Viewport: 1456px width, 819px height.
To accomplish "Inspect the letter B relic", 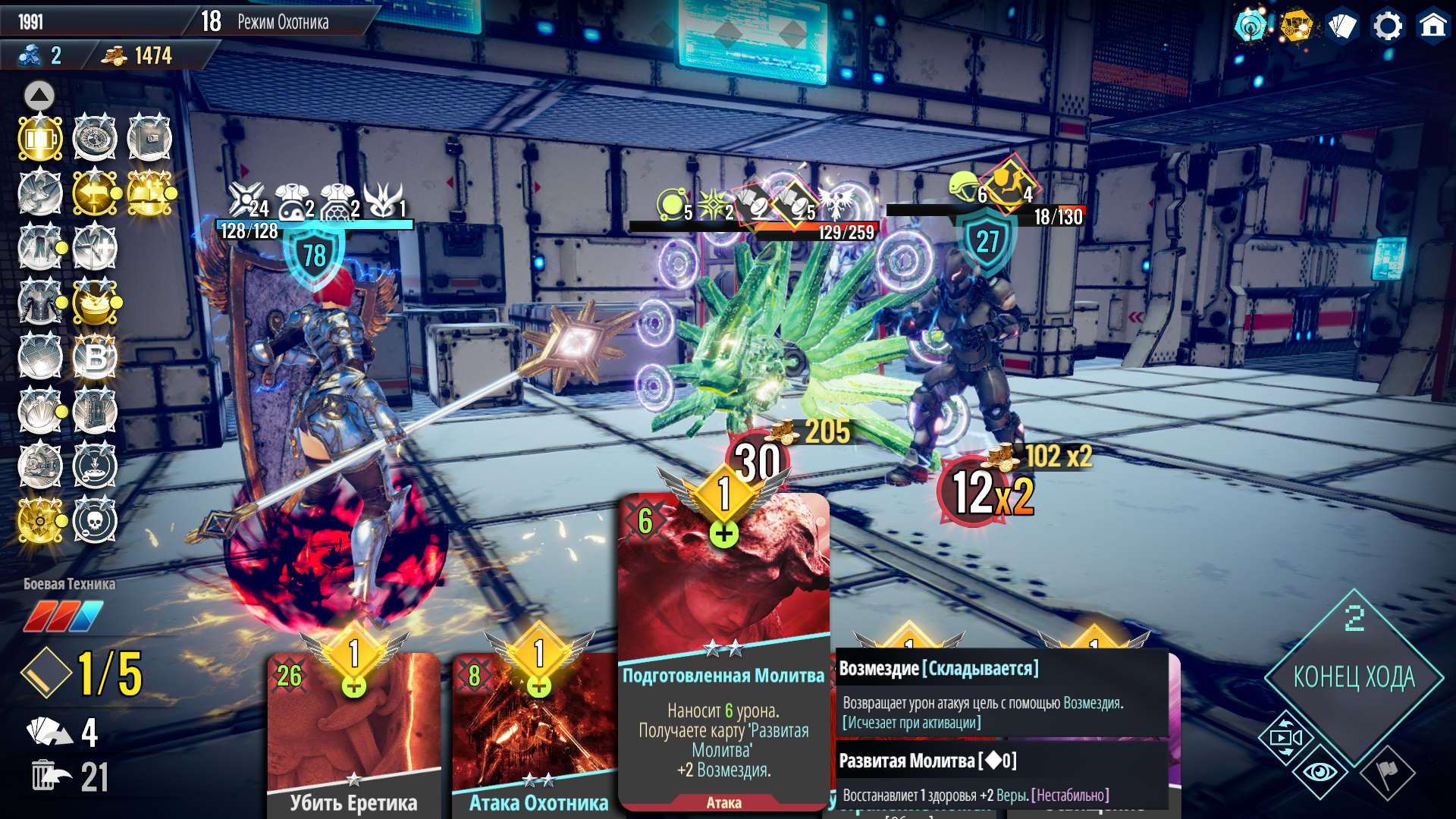I will point(95,357).
